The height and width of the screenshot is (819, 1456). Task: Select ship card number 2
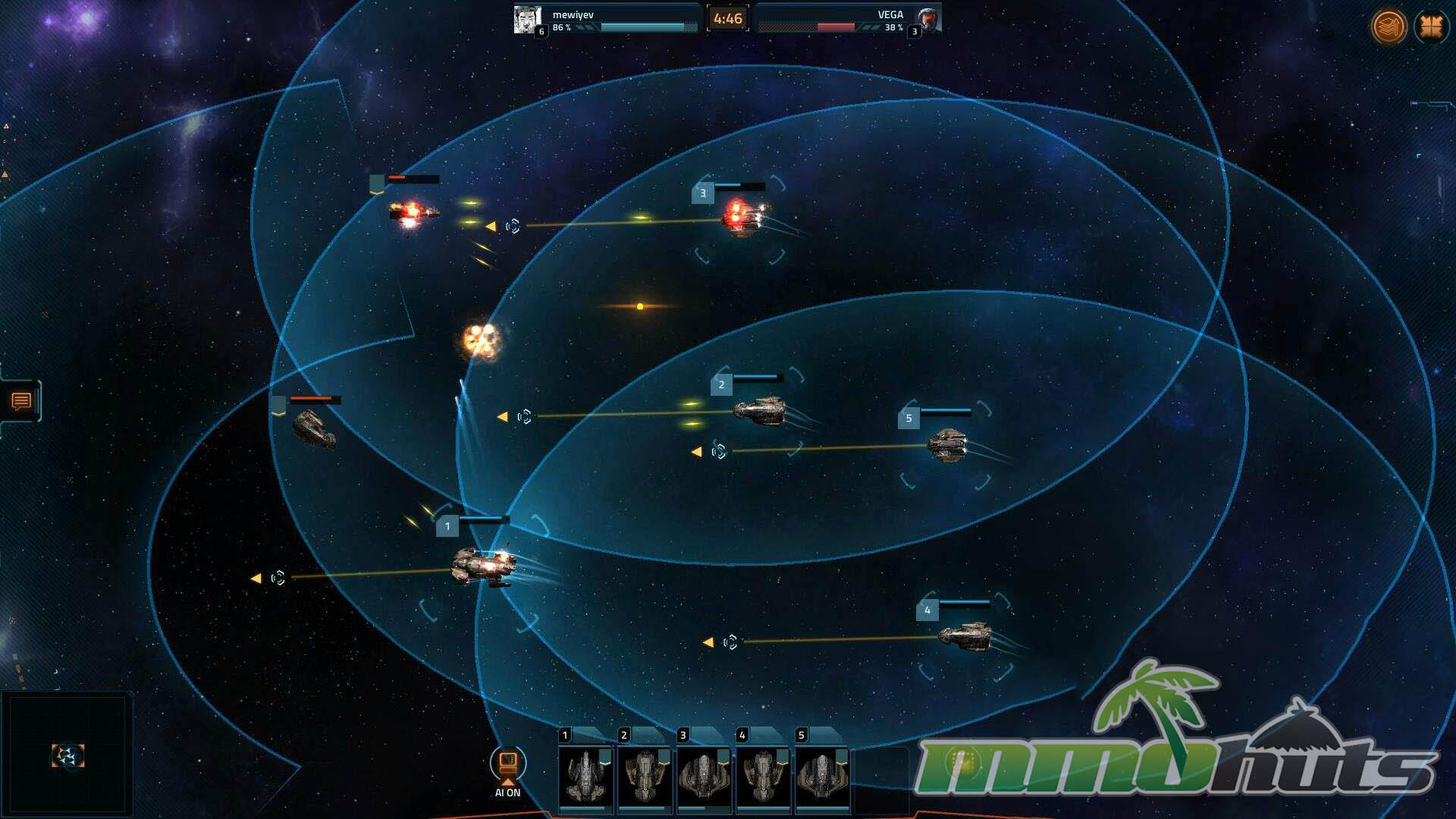(645, 776)
